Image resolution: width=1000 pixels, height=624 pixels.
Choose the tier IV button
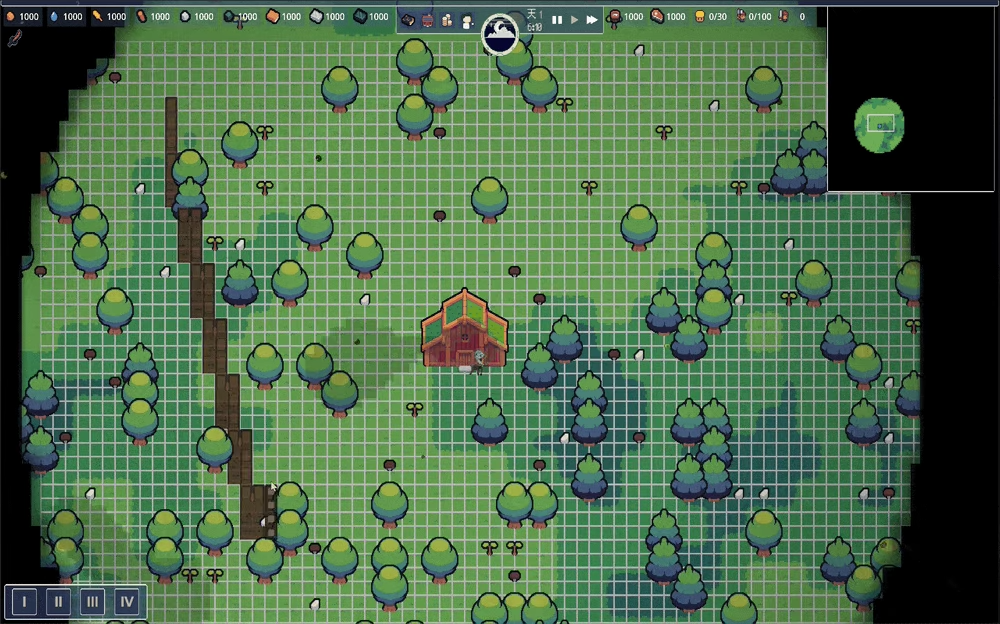click(x=126, y=602)
